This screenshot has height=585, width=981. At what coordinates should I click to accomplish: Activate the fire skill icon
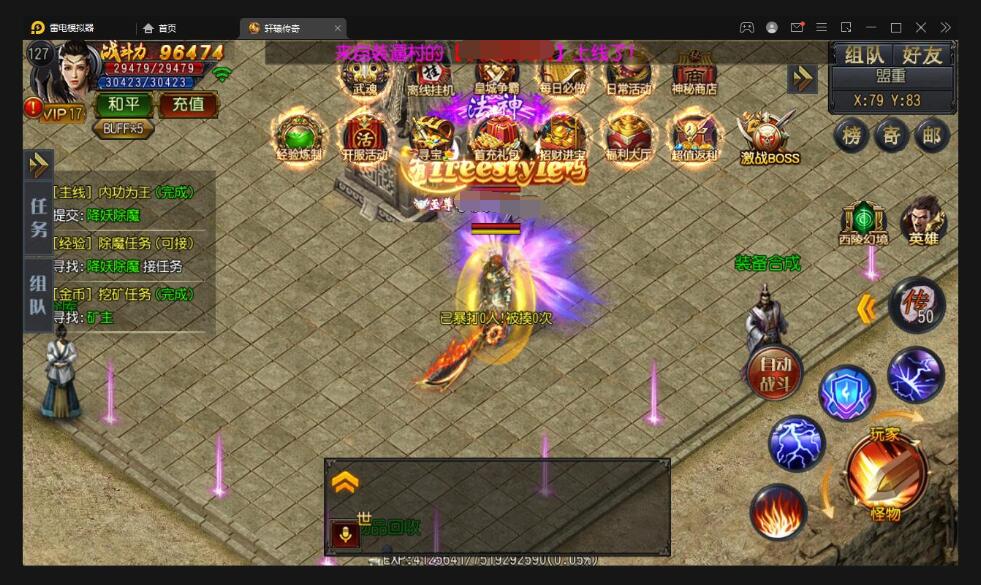778,511
